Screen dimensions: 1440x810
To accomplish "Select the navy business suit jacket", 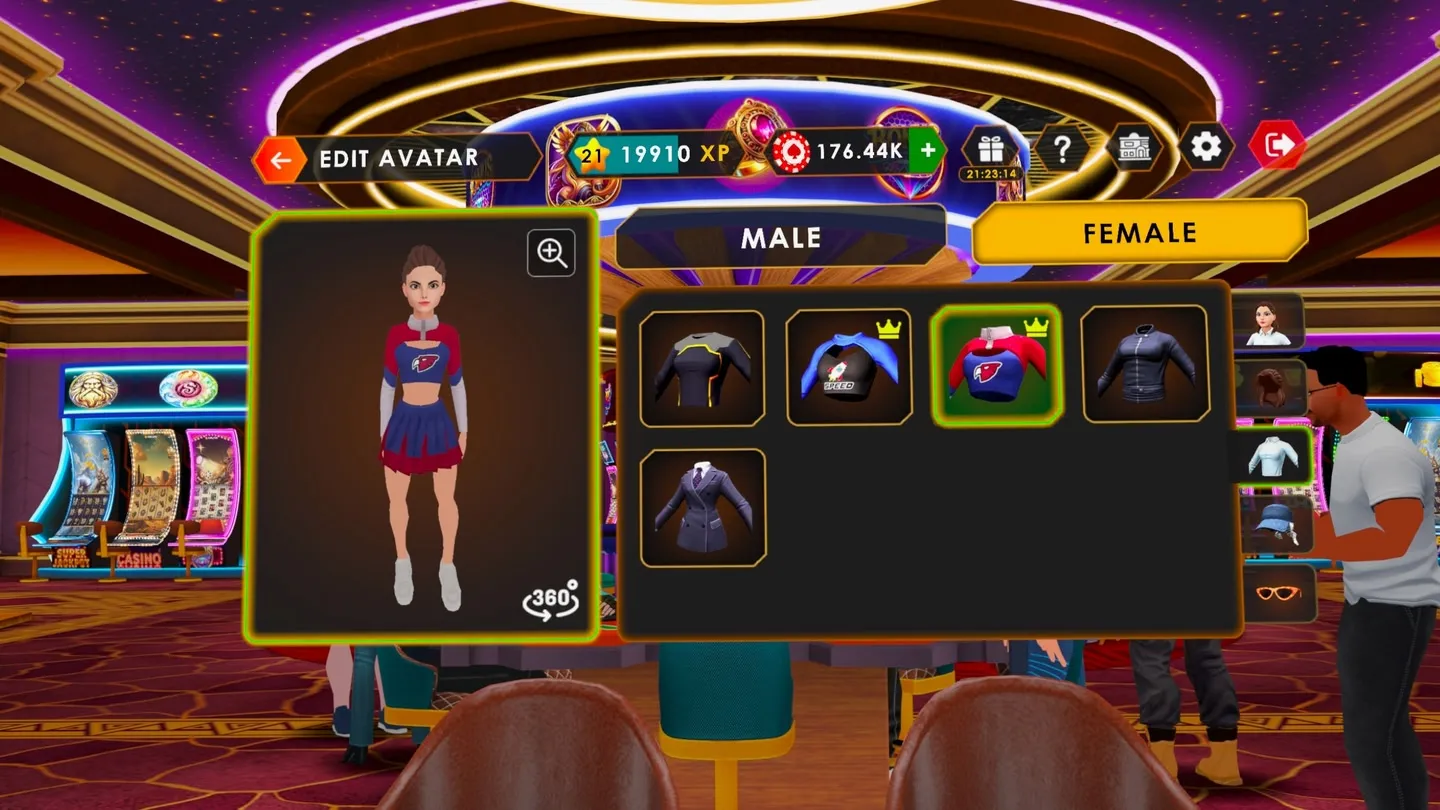I will pyautogui.click(x=703, y=508).
